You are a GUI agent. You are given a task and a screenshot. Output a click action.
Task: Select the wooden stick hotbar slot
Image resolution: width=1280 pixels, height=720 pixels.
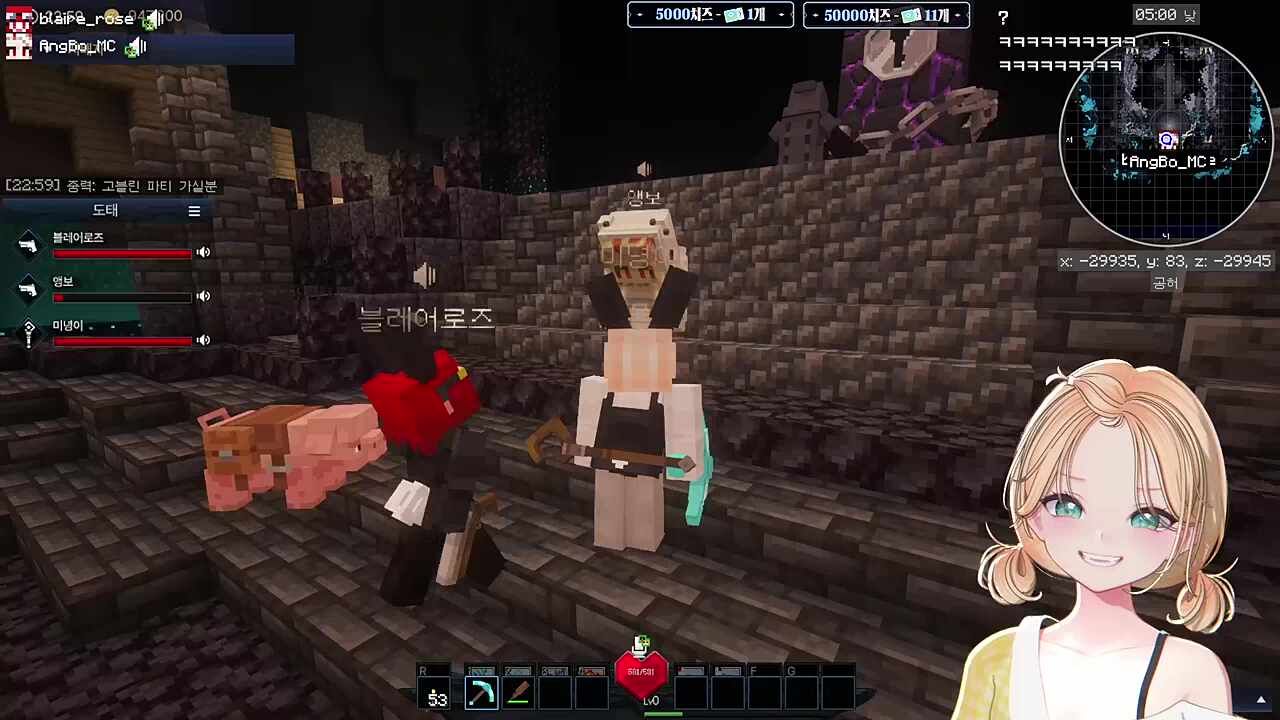click(518, 692)
